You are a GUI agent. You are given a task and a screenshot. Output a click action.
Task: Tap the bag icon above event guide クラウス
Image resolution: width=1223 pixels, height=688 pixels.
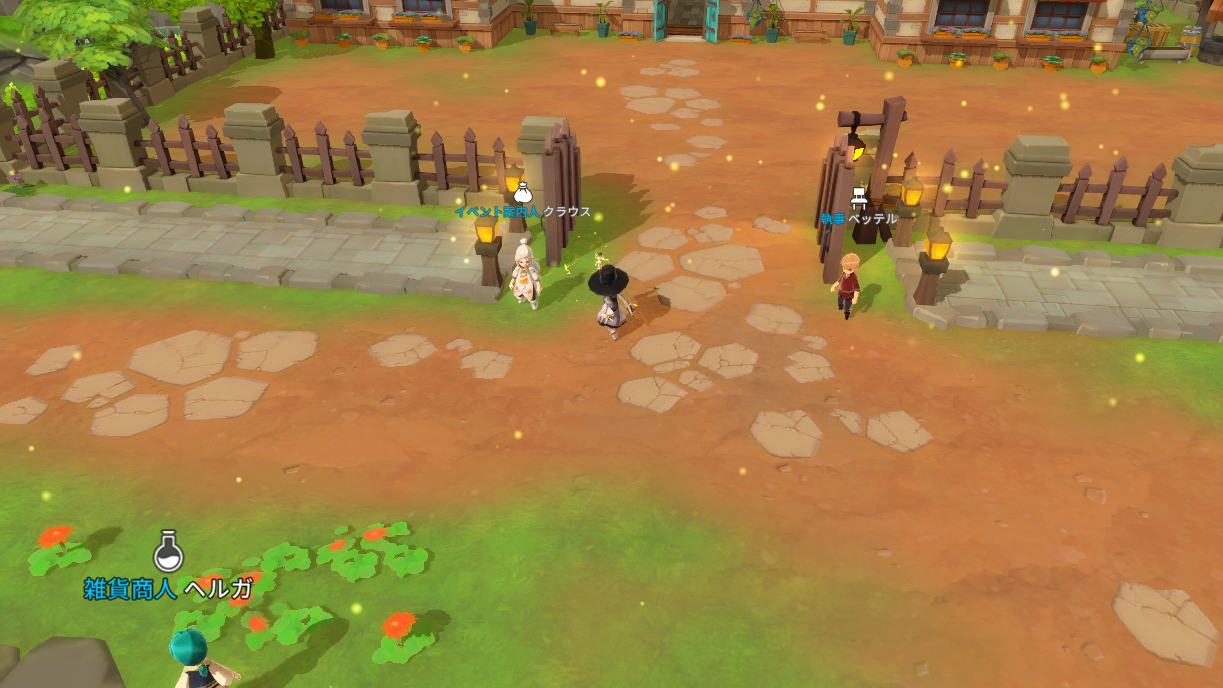(522, 192)
